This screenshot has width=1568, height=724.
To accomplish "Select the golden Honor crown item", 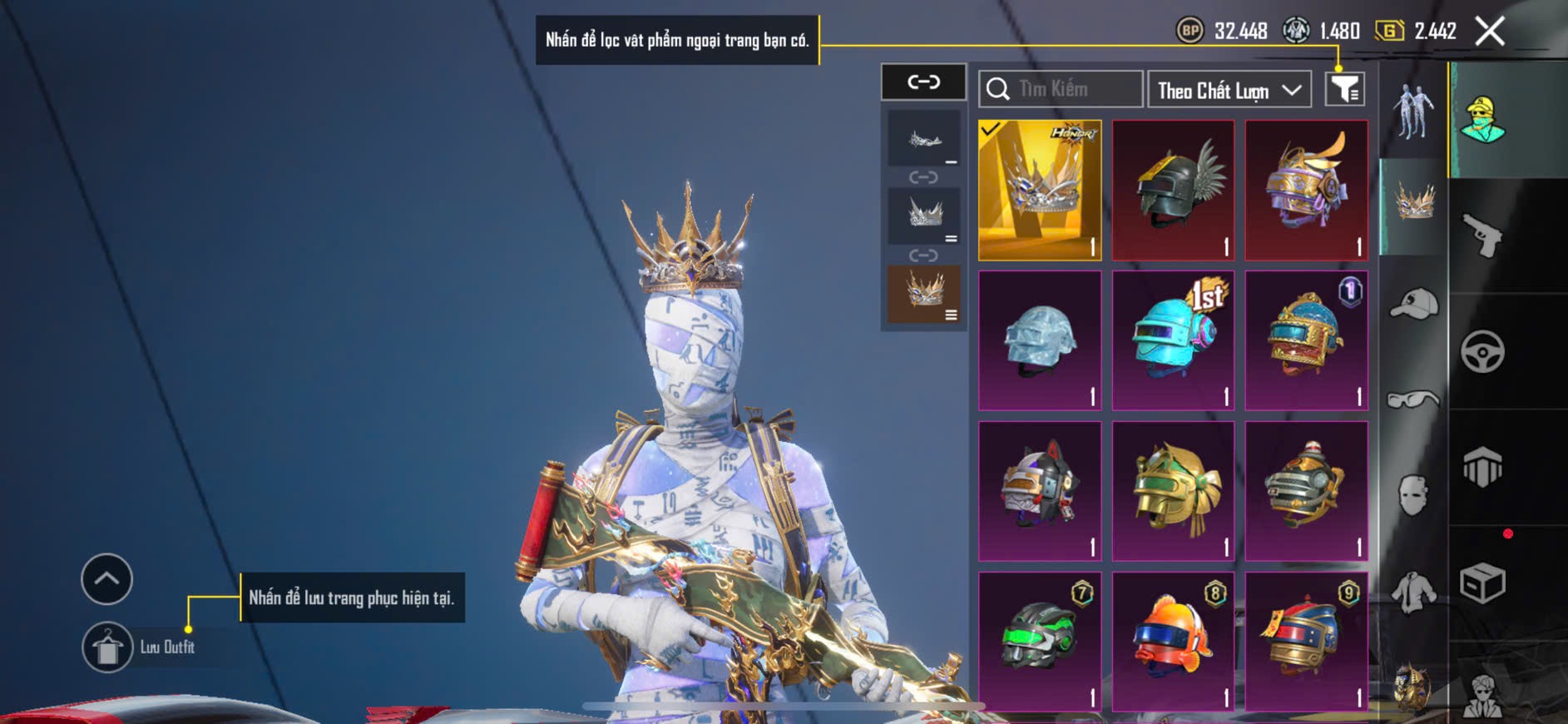I will [x=1040, y=190].
